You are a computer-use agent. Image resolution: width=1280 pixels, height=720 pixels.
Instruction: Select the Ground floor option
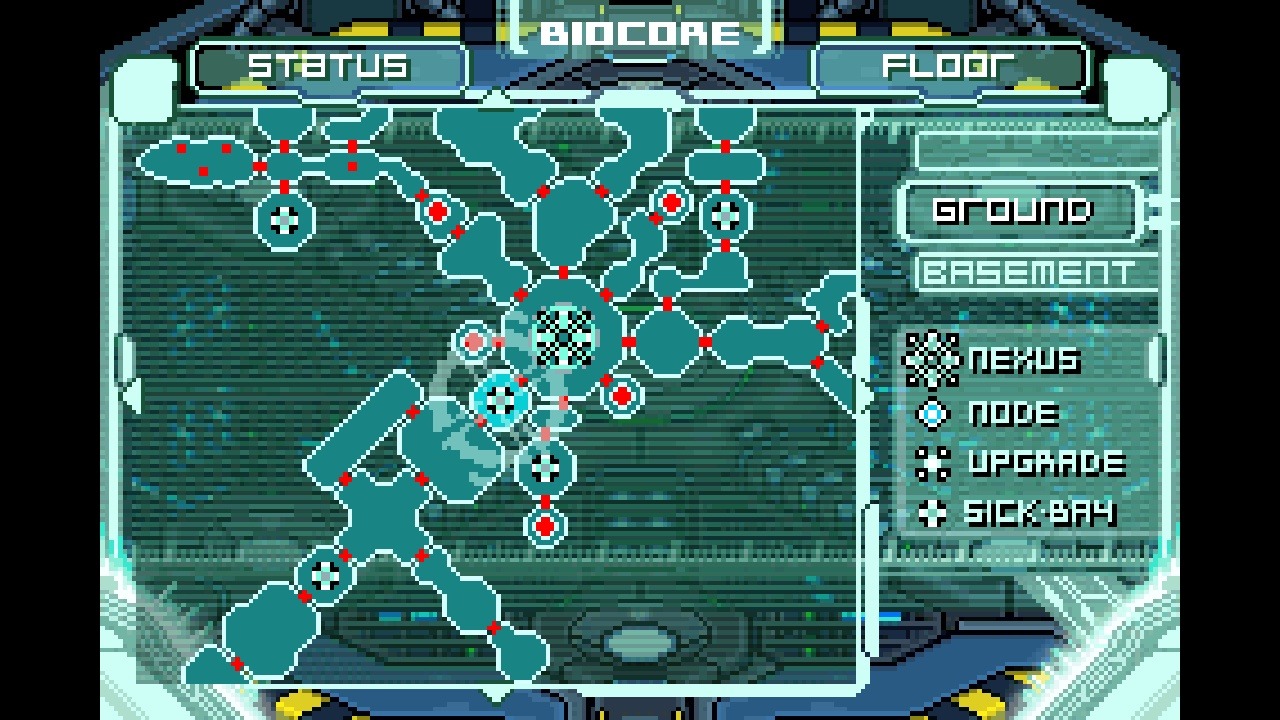(1012, 211)
